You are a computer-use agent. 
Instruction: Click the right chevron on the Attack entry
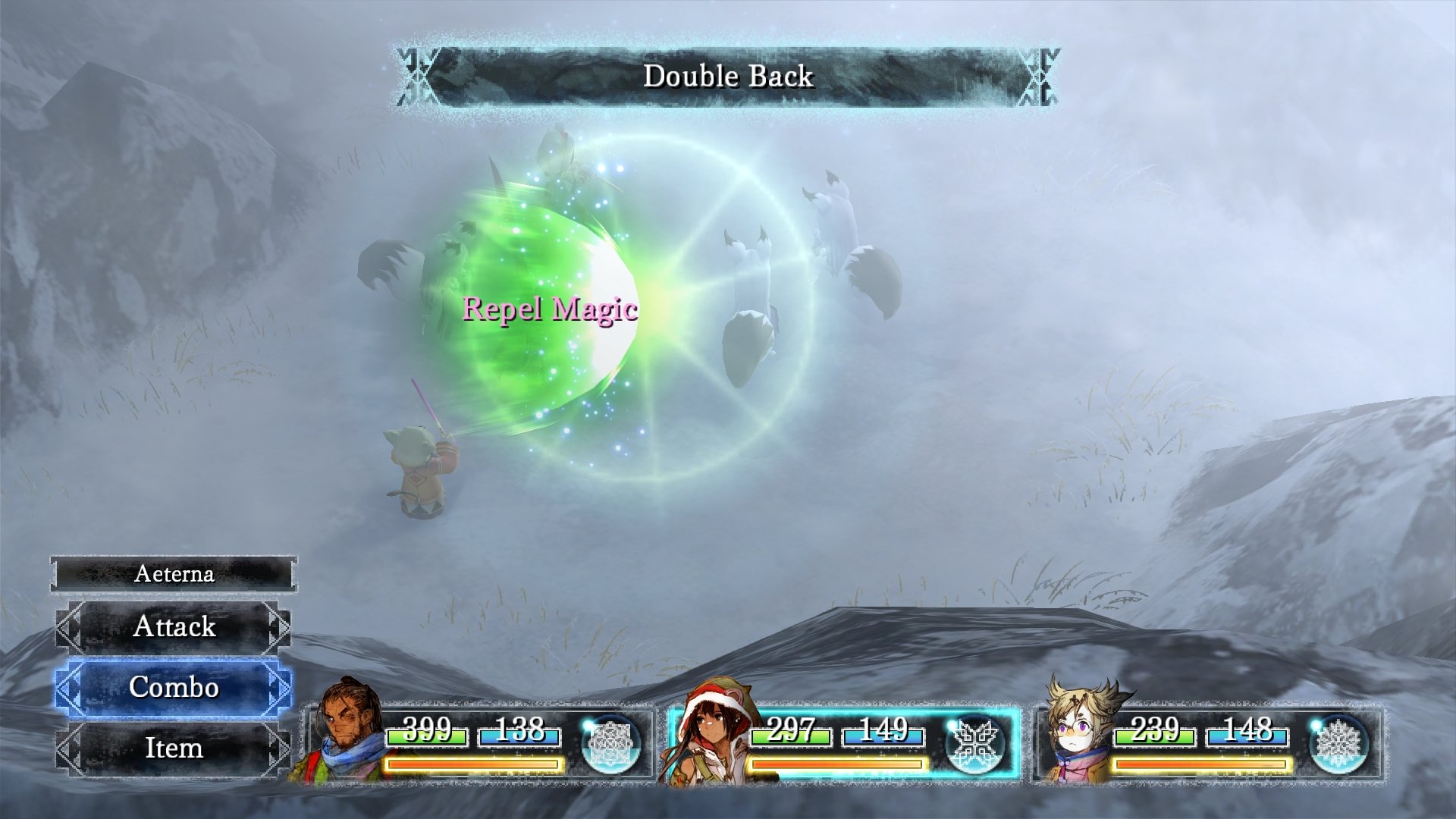click(x=281, y=628)
